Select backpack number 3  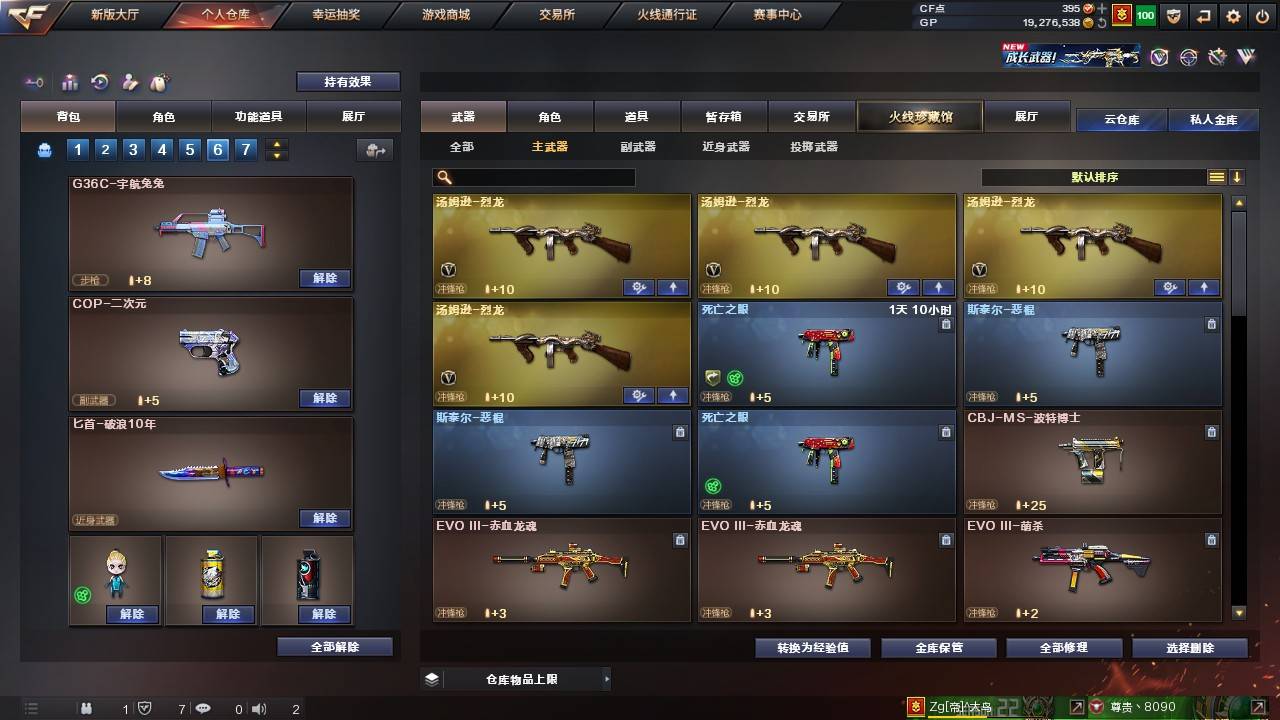[x=133, y=149]
